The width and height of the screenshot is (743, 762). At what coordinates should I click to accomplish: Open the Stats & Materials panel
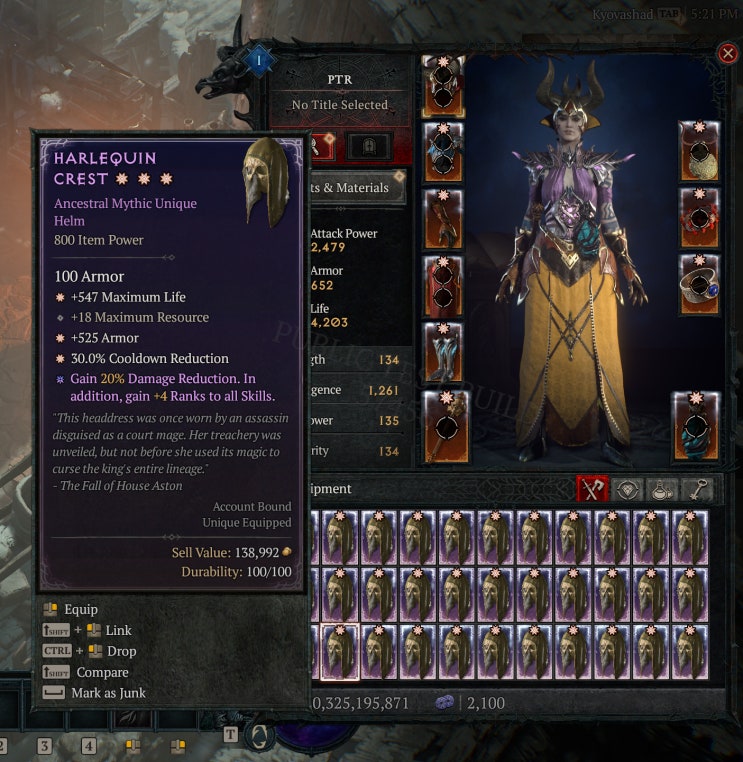click(360, 188)
